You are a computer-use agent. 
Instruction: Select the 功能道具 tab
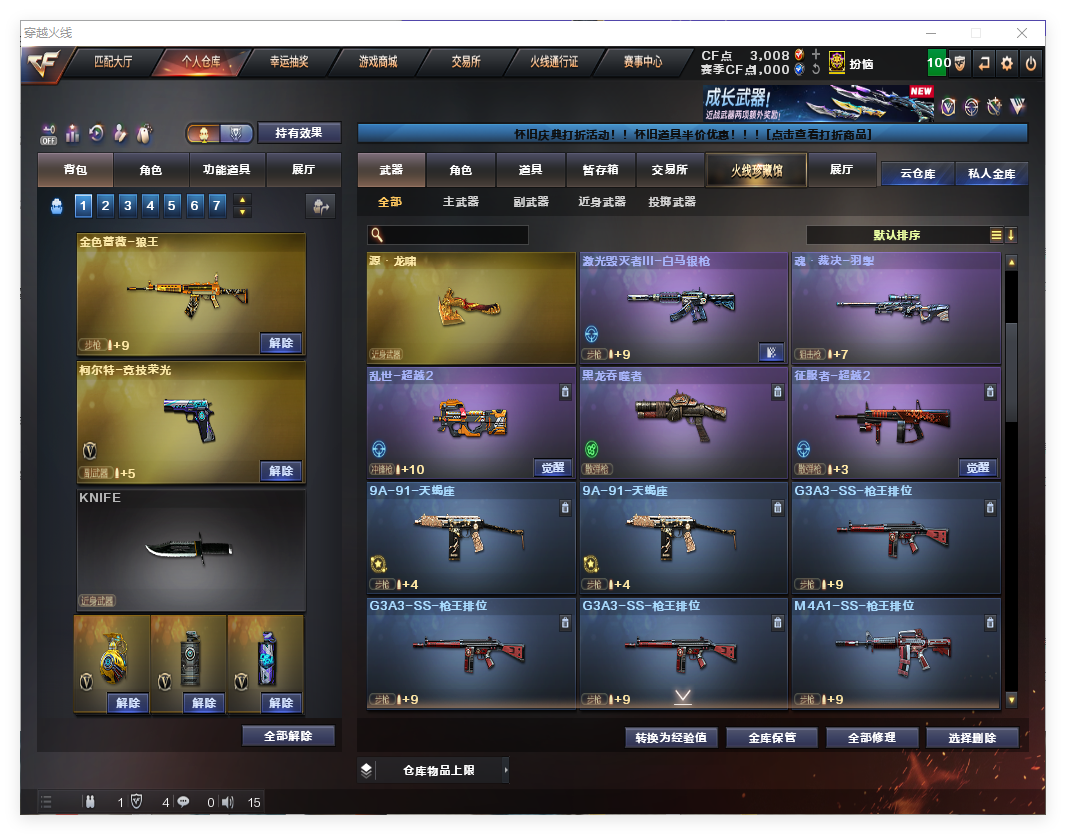pyautogui.click(x=226, y=170)
